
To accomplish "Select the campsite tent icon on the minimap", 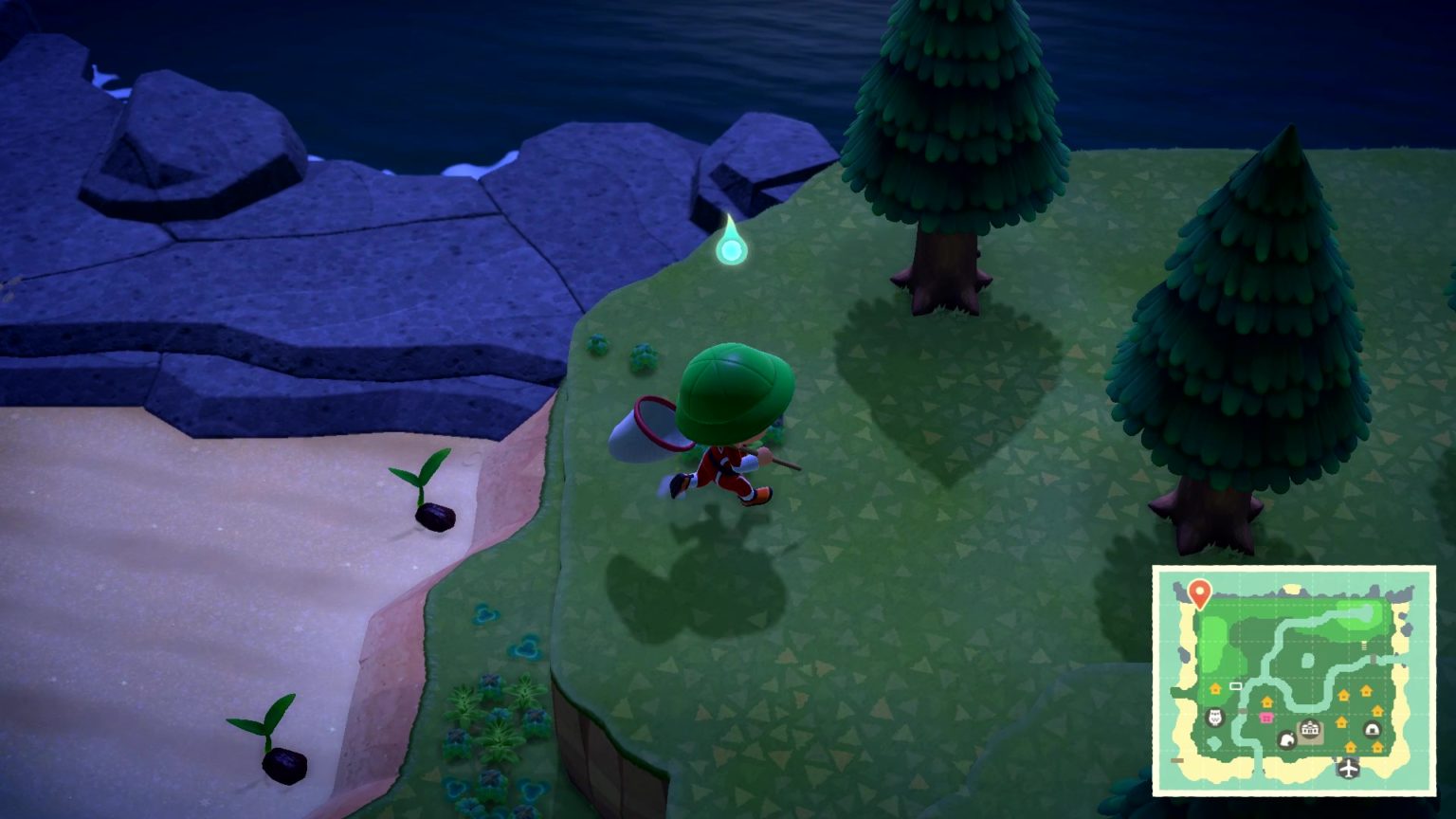I will tap(1373, 729).
